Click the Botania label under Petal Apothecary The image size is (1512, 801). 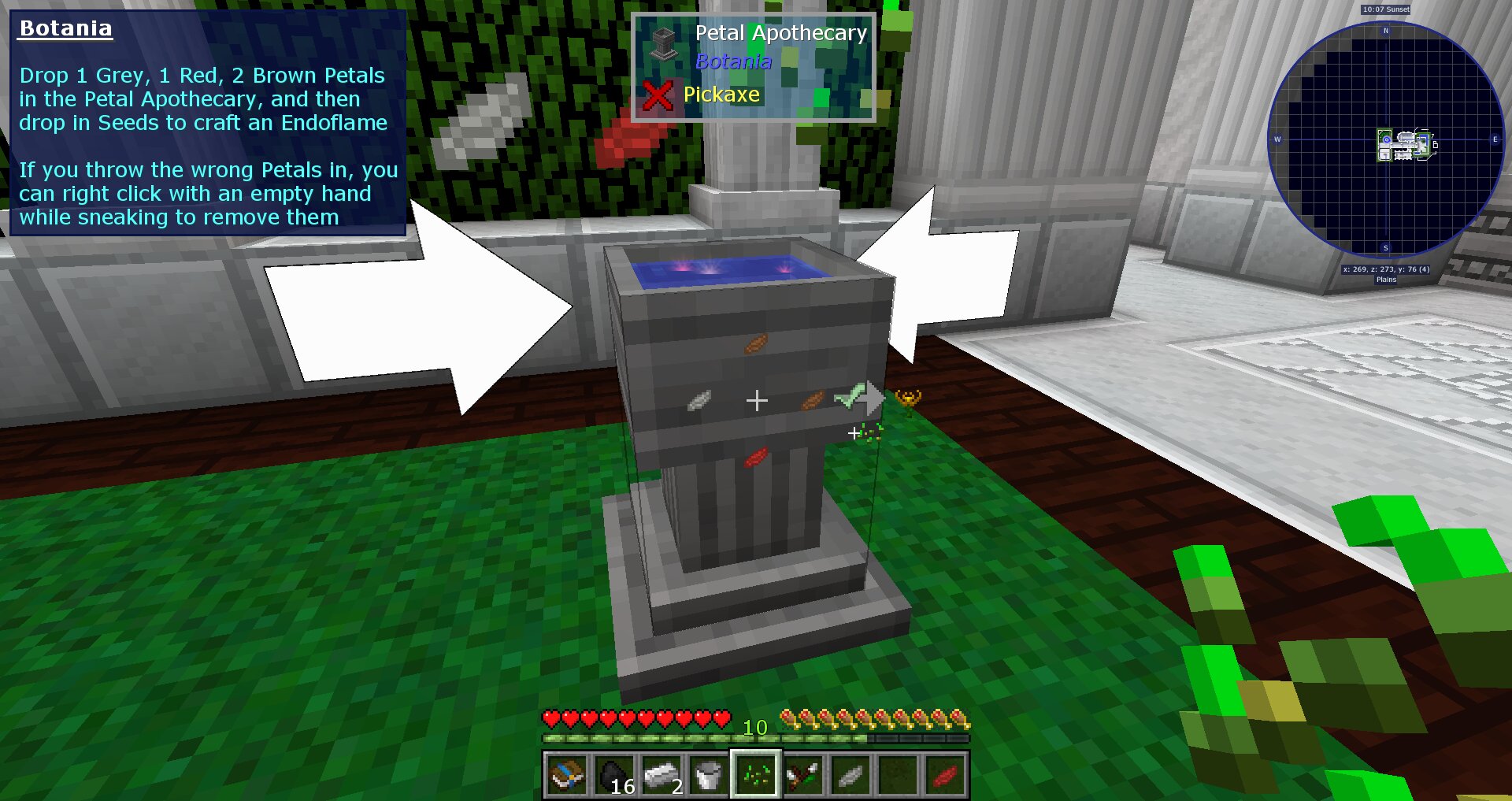point(732,62)
